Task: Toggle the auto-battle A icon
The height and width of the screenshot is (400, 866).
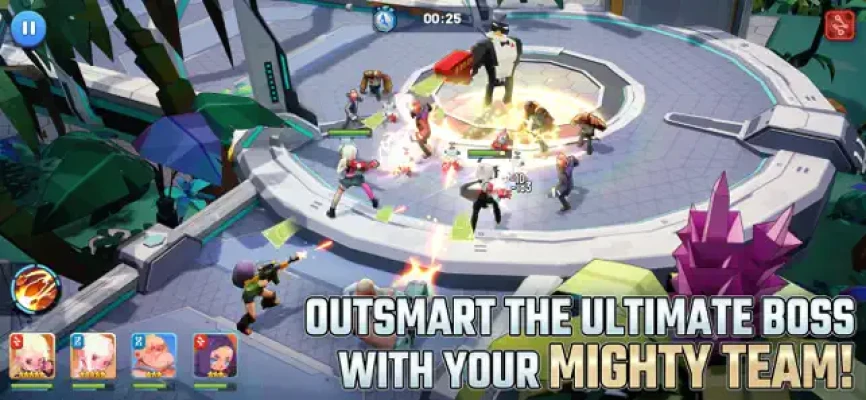Action: coord(385,18)
